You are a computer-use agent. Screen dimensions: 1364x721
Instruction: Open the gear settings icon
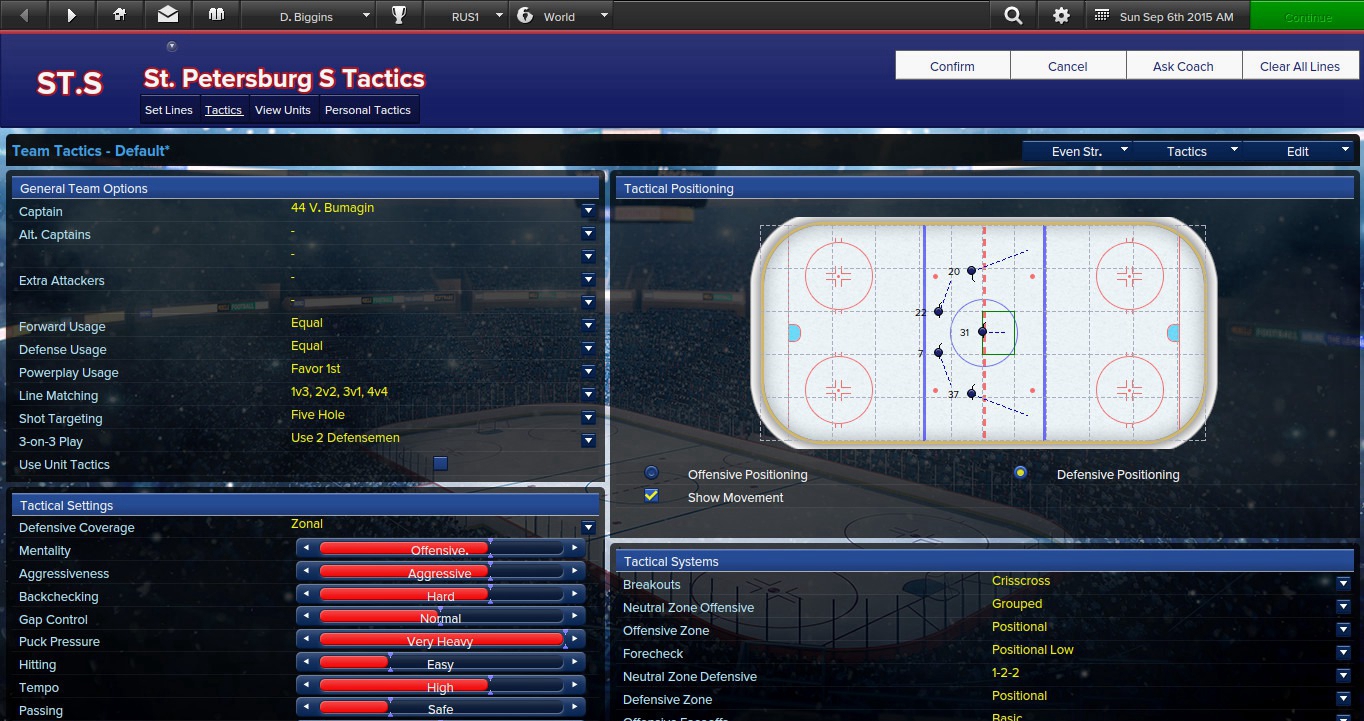(x=1061, y=16)
